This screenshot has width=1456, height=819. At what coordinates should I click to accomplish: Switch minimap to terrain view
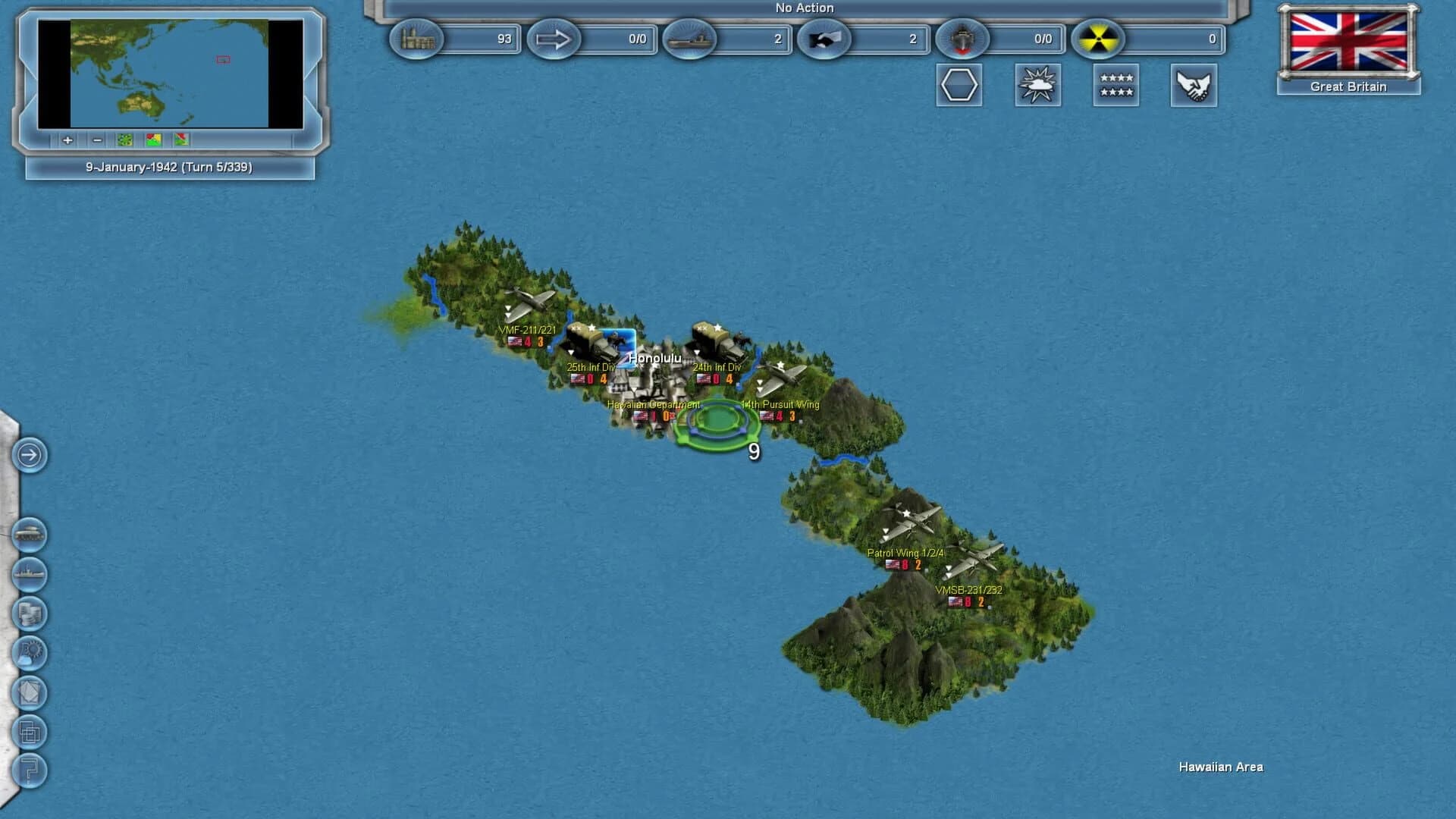coord(124,140)
